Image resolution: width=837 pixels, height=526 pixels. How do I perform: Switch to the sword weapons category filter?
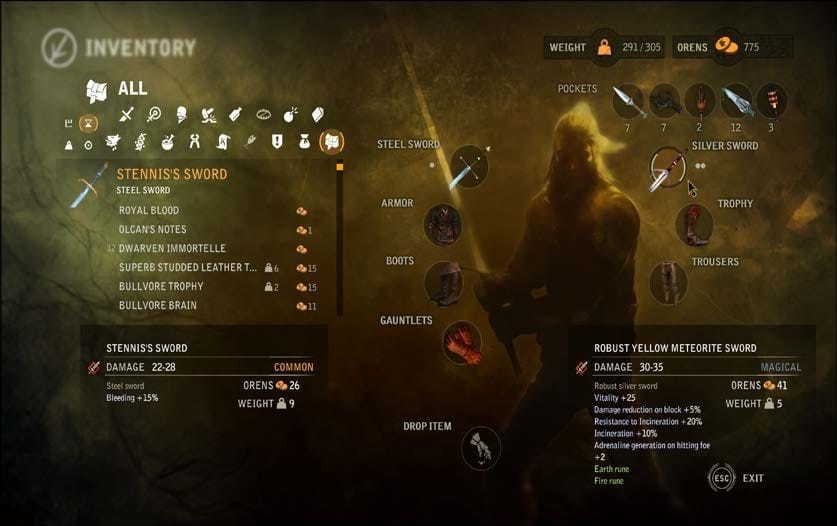click(126, 115)
